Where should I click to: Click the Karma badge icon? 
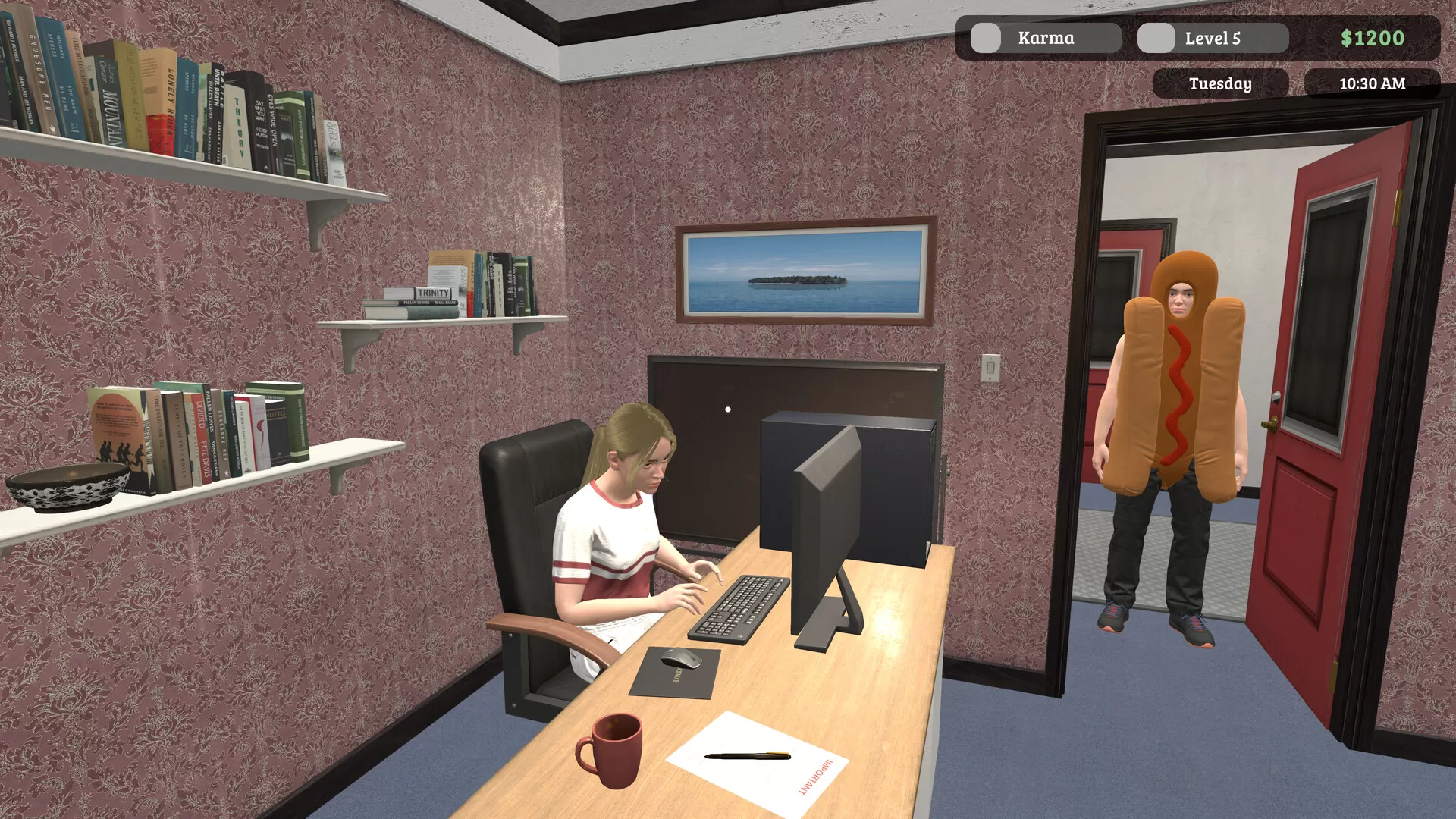987,37
